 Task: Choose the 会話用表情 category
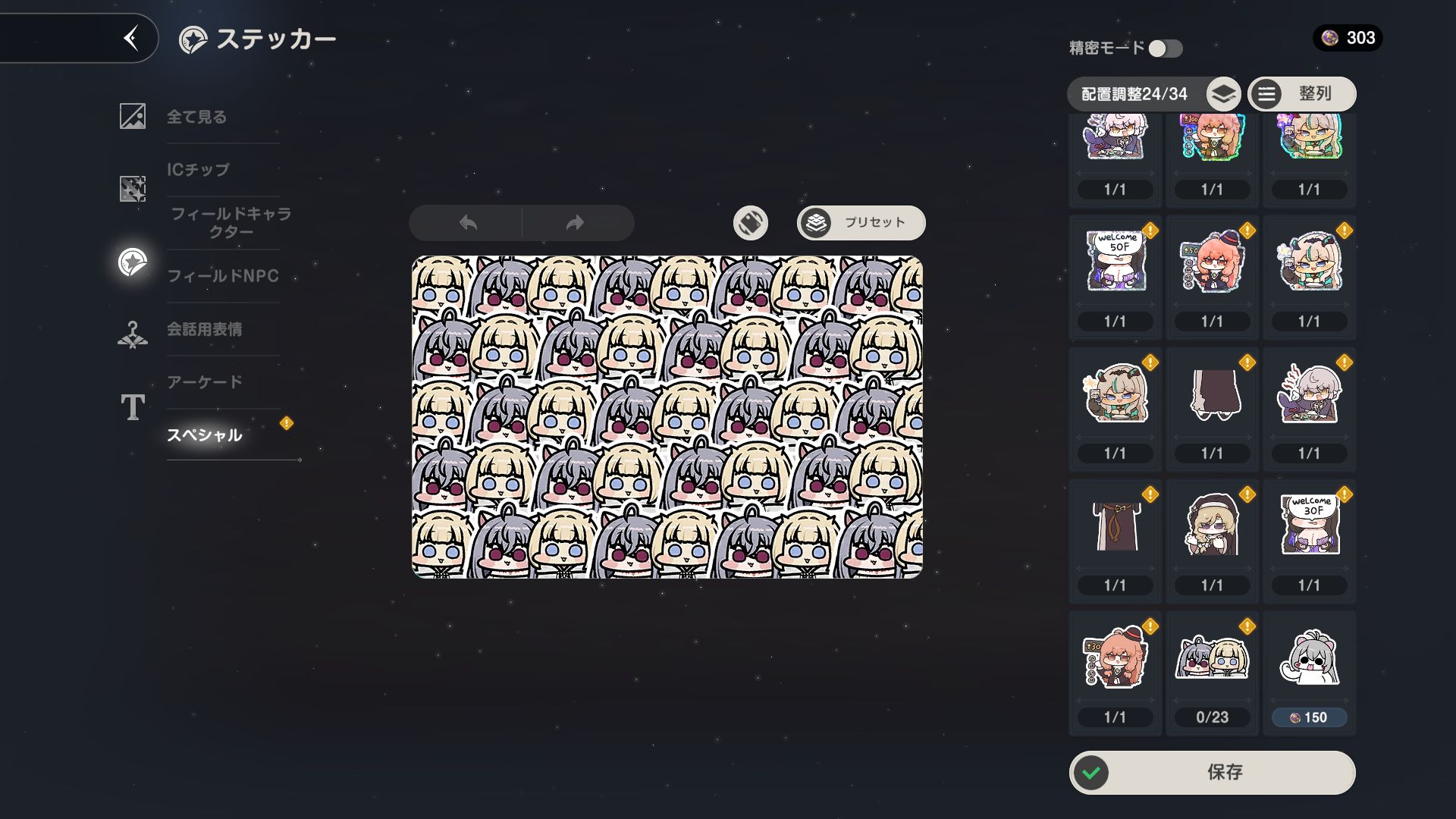pyautogui.click(x=205, y=329)
